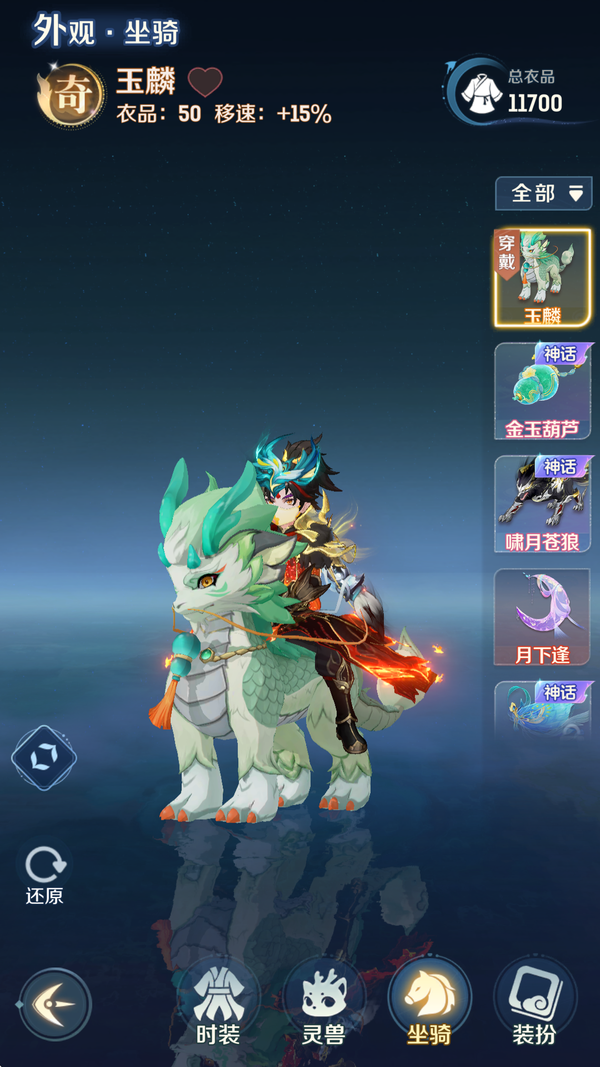Viewport: 600px width, 1067px height.
Task: Toggle the heart favorite next to 玉麟
Action: (x=205, y=82)
